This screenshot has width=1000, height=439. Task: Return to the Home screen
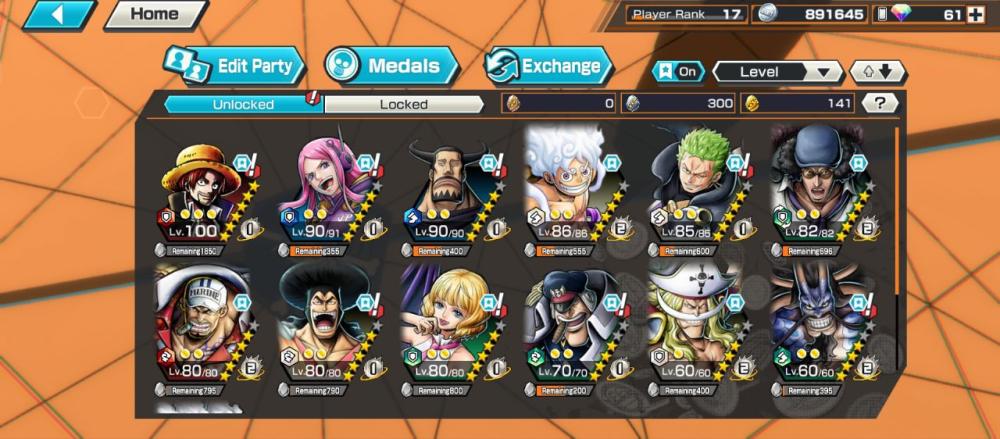click(x=155, y=15)
